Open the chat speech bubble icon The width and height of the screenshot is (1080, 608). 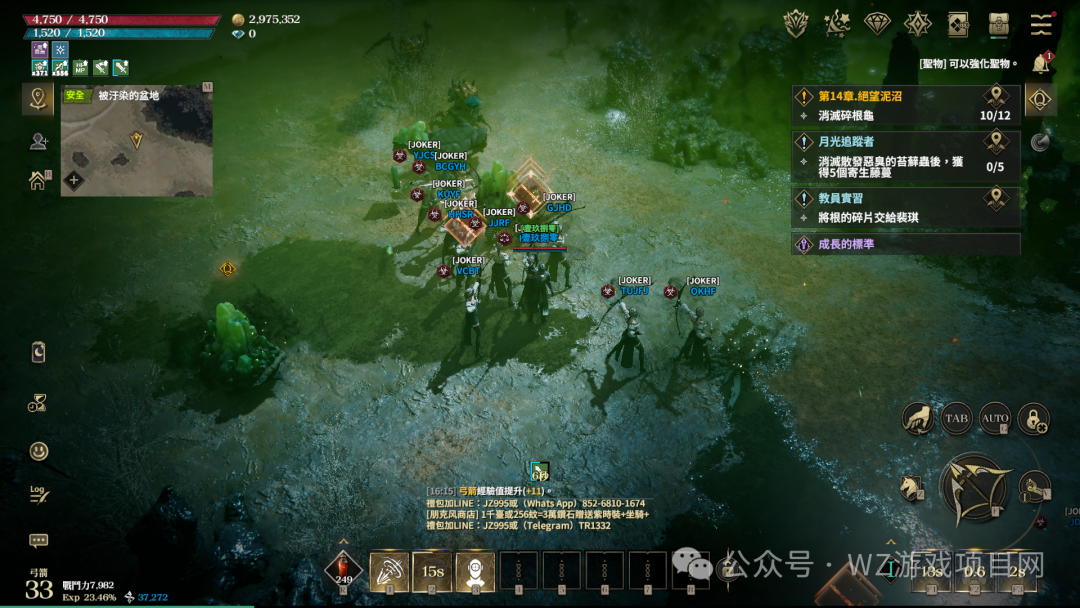[x=38, y=541]
